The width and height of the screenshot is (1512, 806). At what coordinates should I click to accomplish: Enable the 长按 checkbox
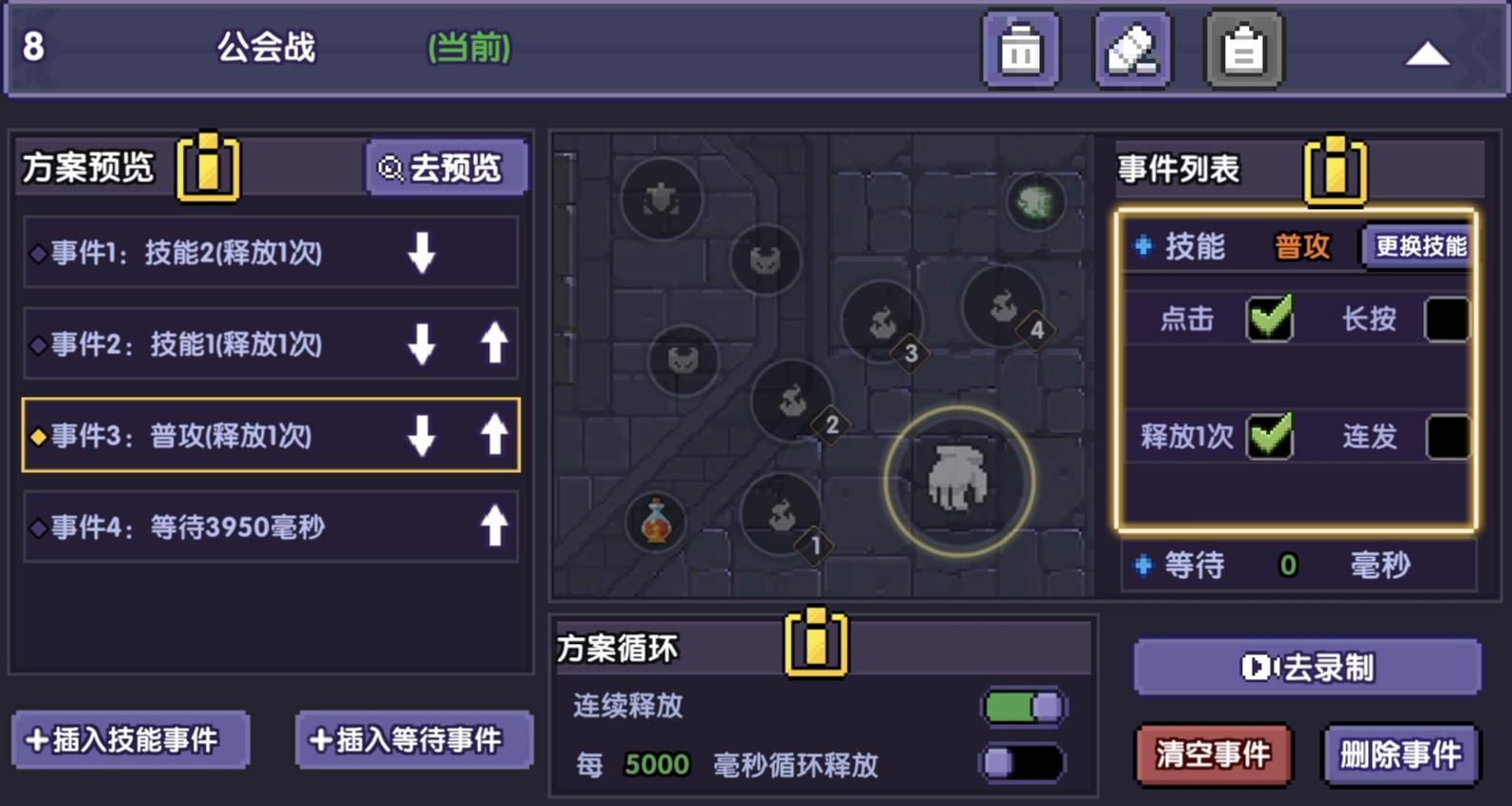point(1445,319)
